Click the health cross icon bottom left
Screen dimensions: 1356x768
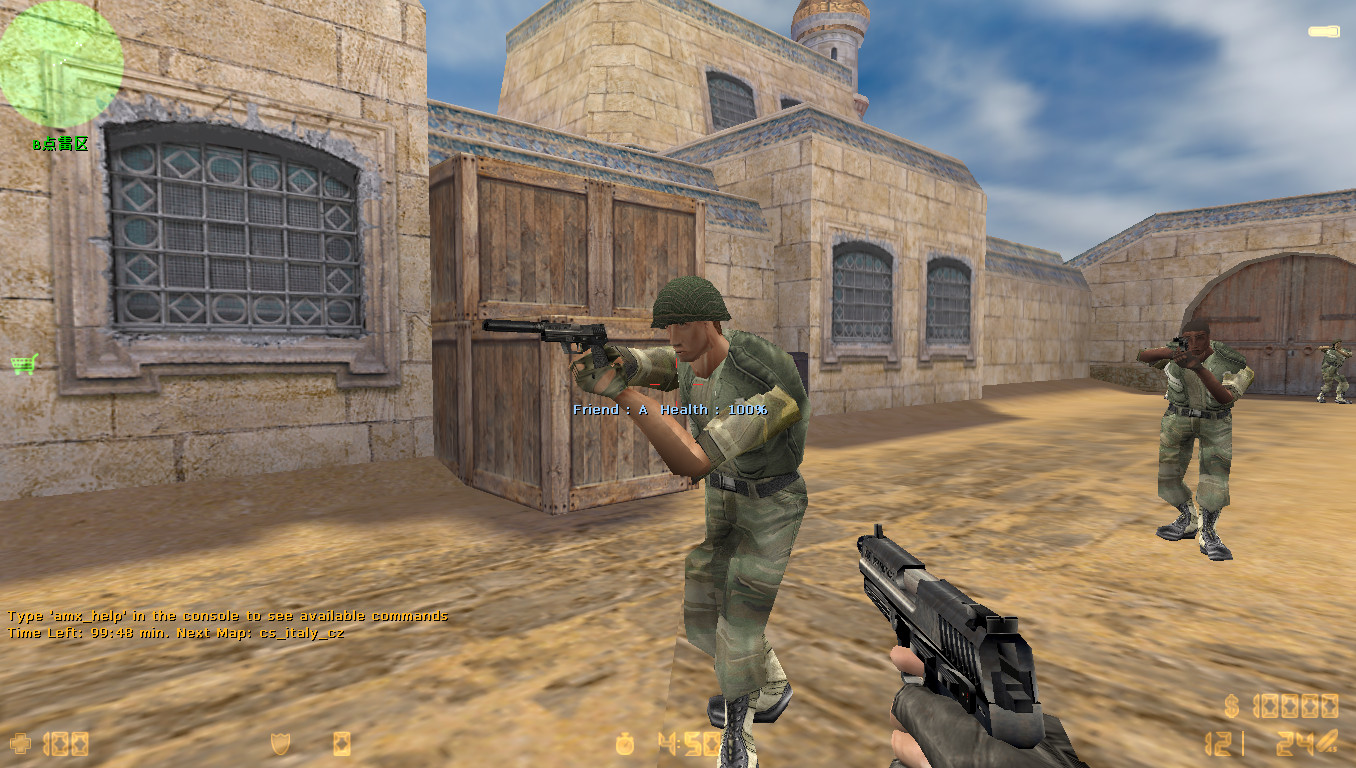(22, 744)
